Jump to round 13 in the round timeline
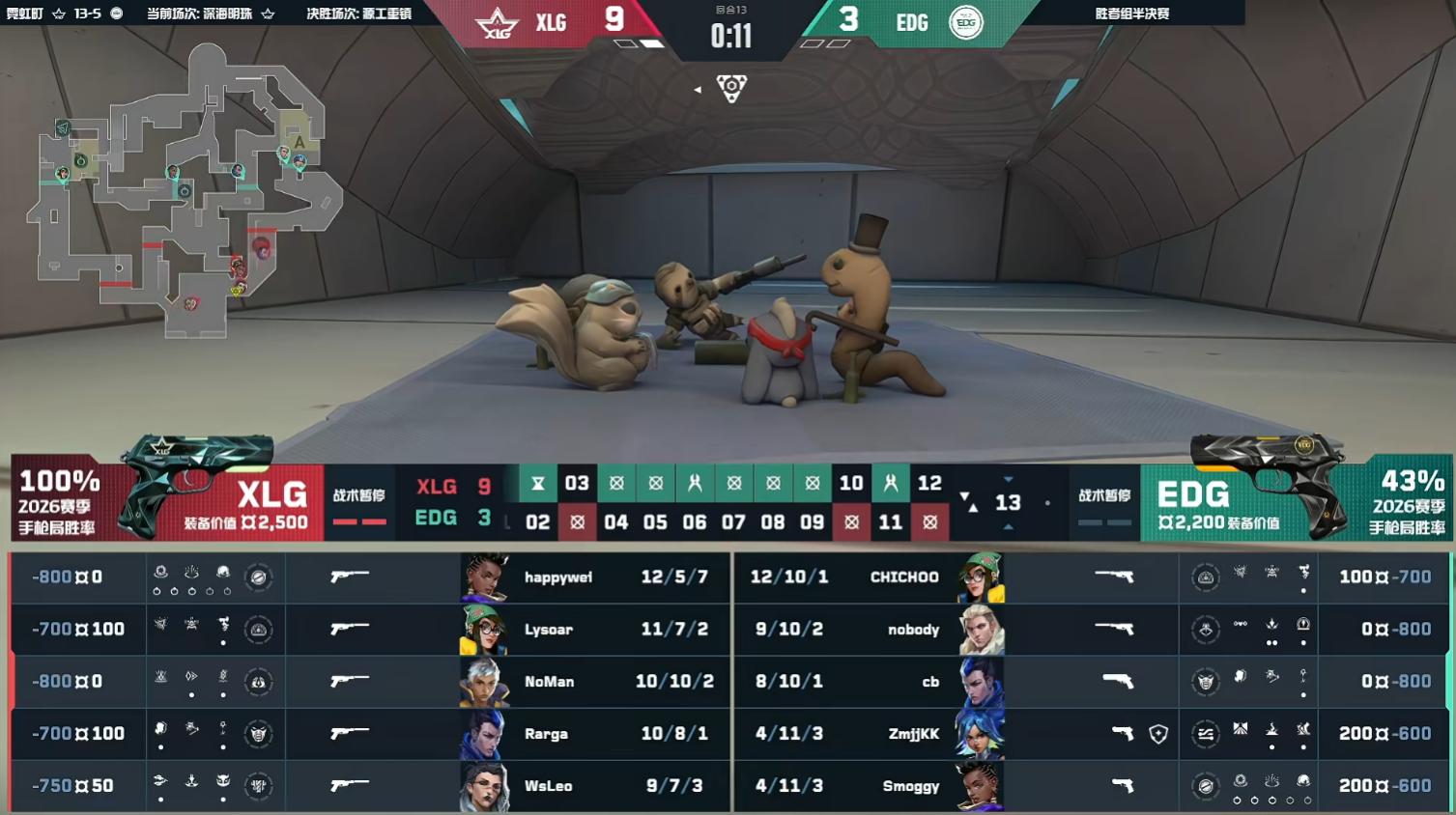The width and height of the screenshot is (1456, 815). pos(1008,502)
